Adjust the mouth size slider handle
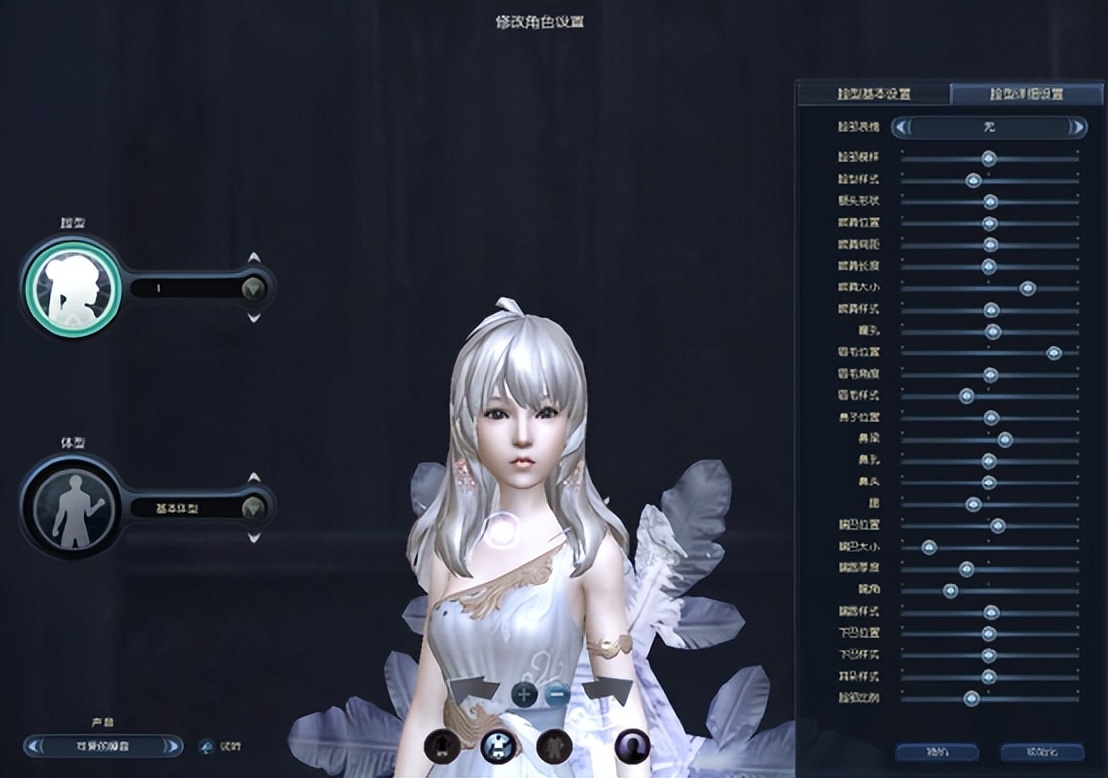Screen dimensions: 1108x778 pyautogui.click(x=928, y=547)
